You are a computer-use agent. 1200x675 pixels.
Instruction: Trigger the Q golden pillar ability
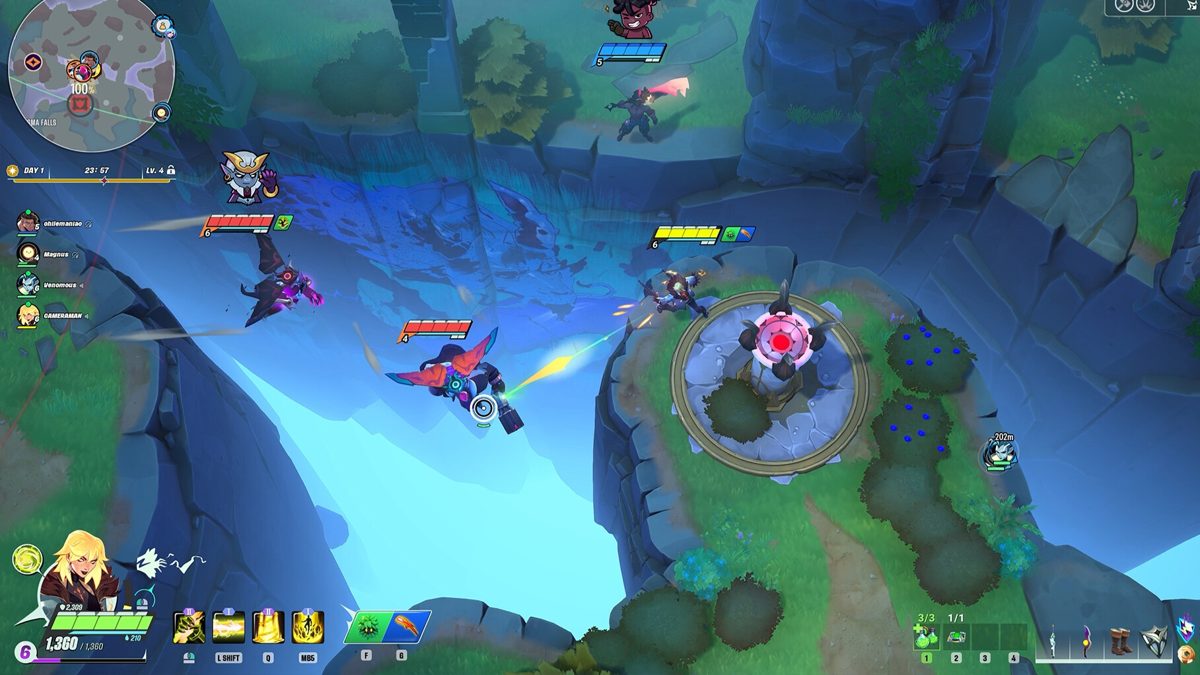click(268, 627)
